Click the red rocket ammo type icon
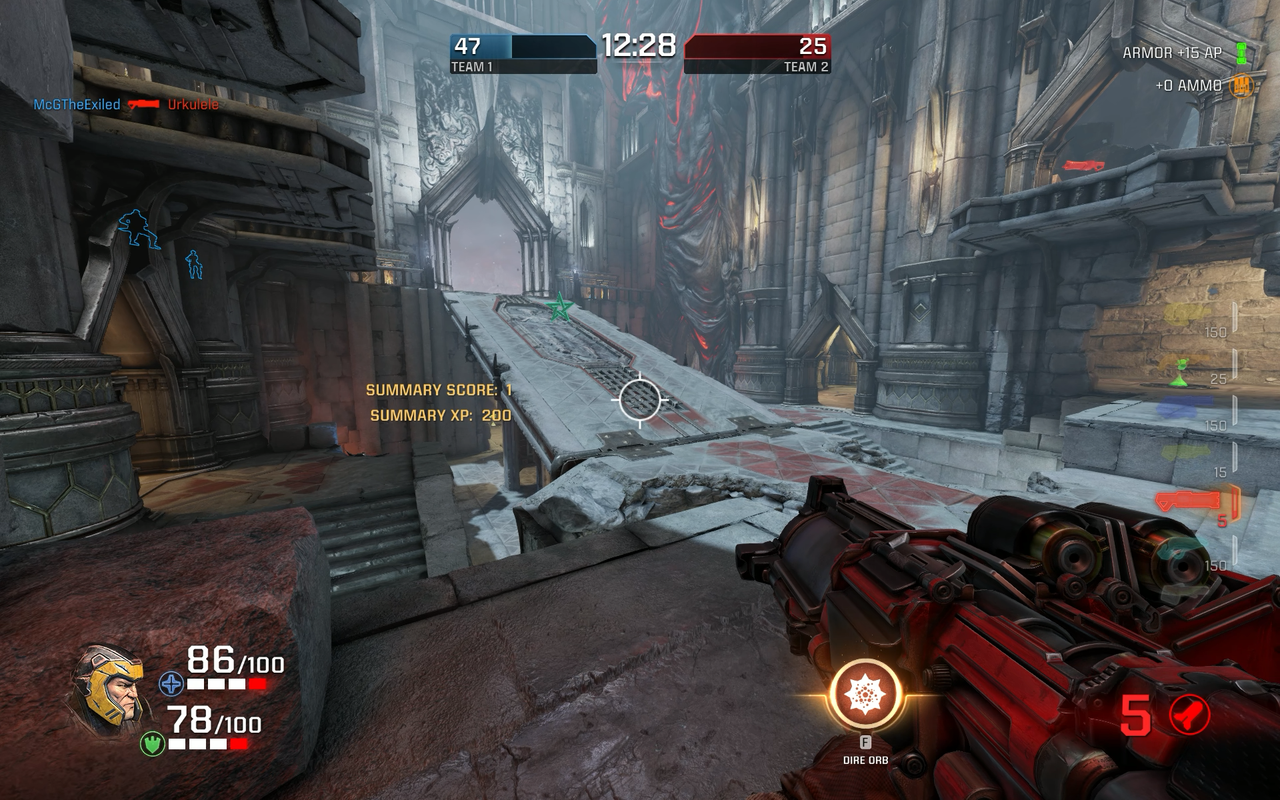 click(1190, 715)
